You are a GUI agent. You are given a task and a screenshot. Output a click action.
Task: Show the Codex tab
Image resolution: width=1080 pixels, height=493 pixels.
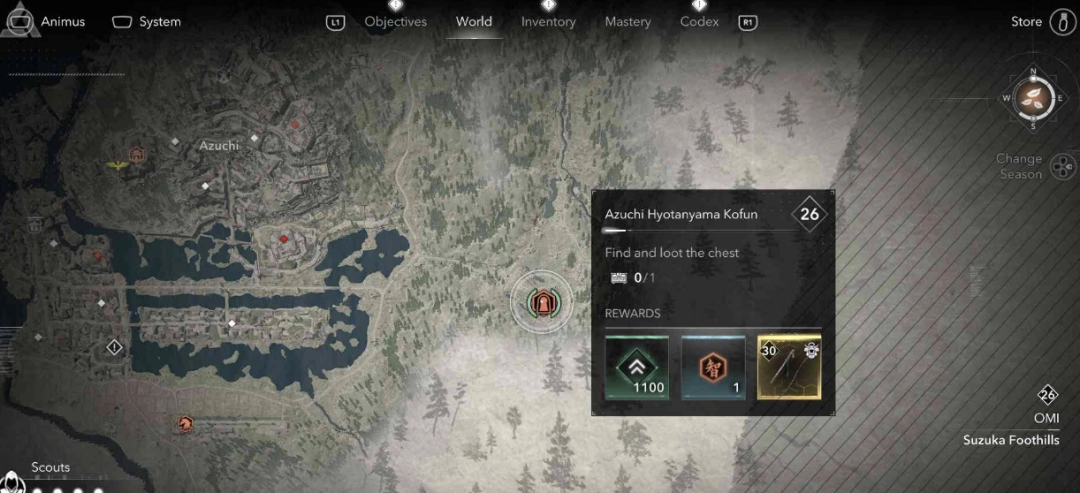pos(699,22)
